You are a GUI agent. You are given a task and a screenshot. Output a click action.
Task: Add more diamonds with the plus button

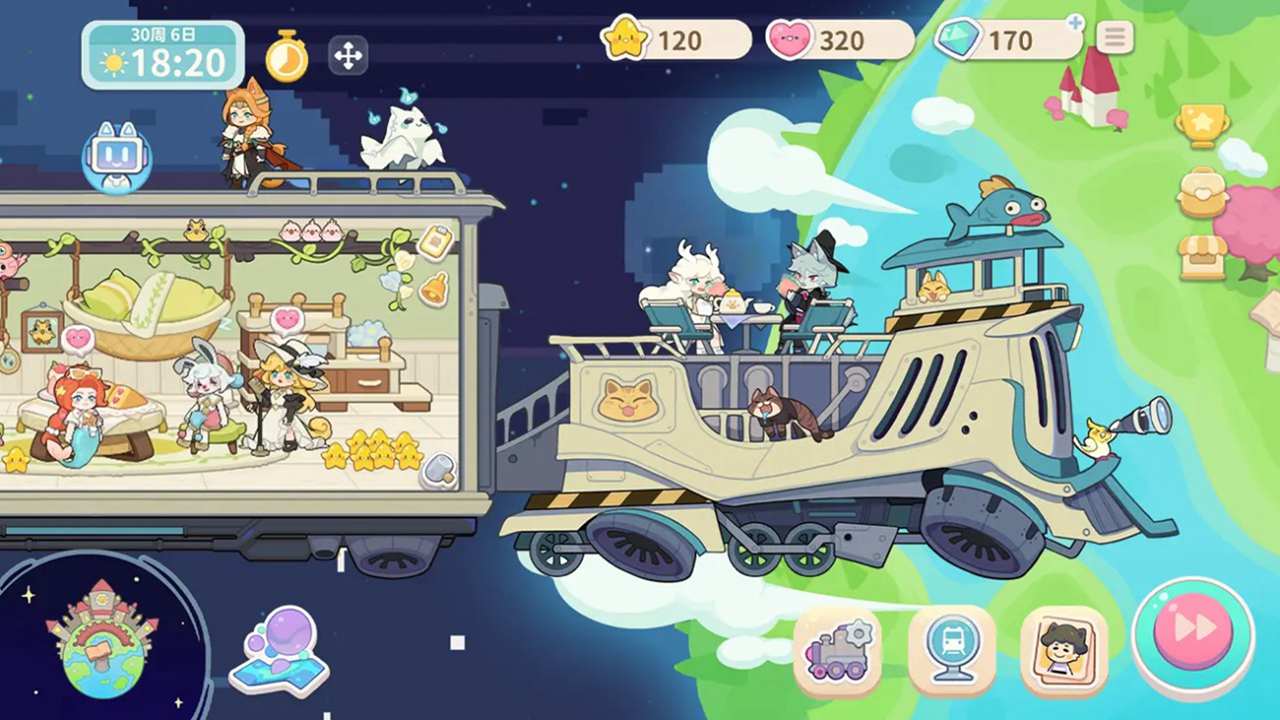click(1075, 22)
